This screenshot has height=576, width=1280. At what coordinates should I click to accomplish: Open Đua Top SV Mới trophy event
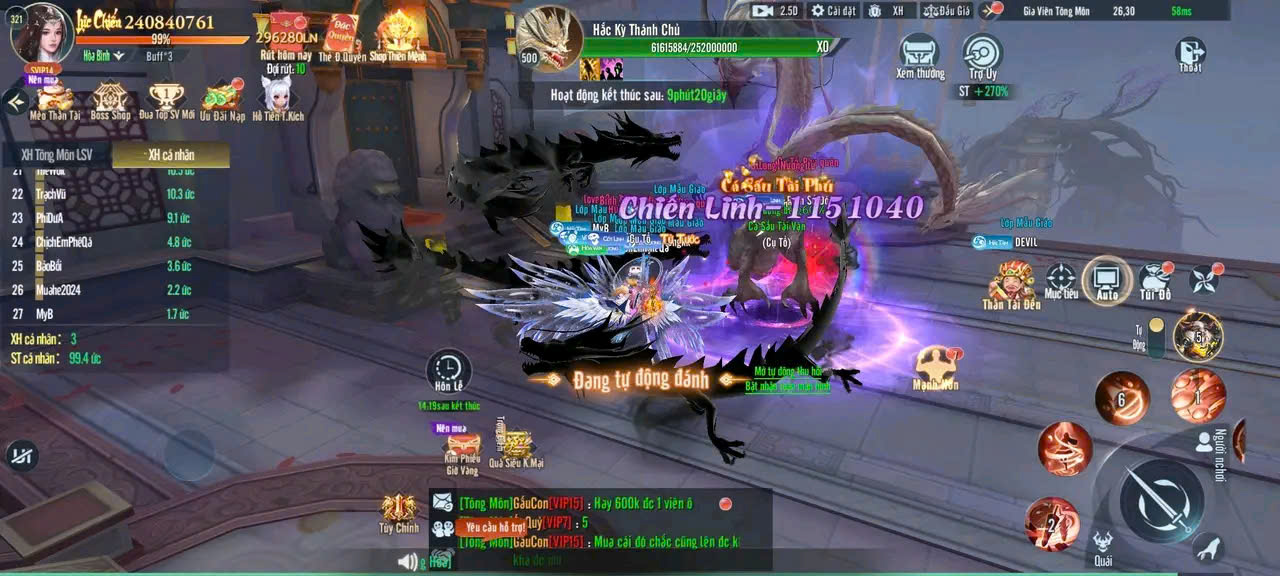click(x=167, y=101)
